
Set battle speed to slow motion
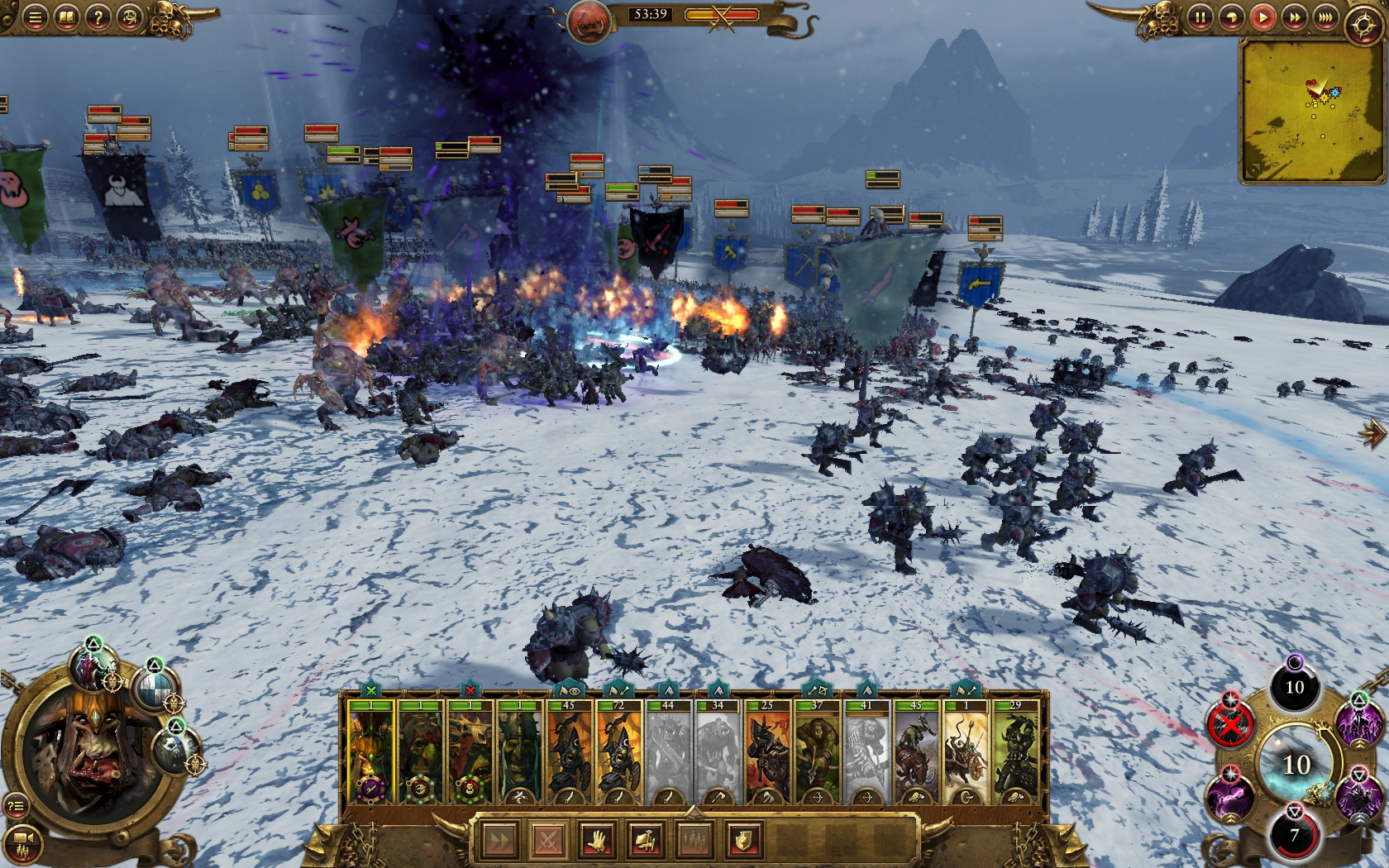[1231, 17]
